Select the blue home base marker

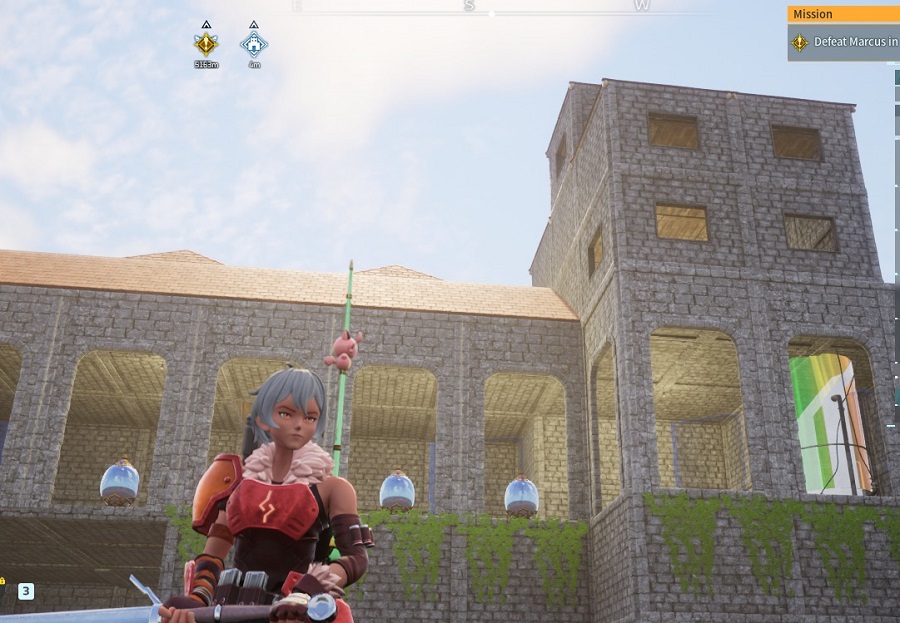[x=254, y=43]
